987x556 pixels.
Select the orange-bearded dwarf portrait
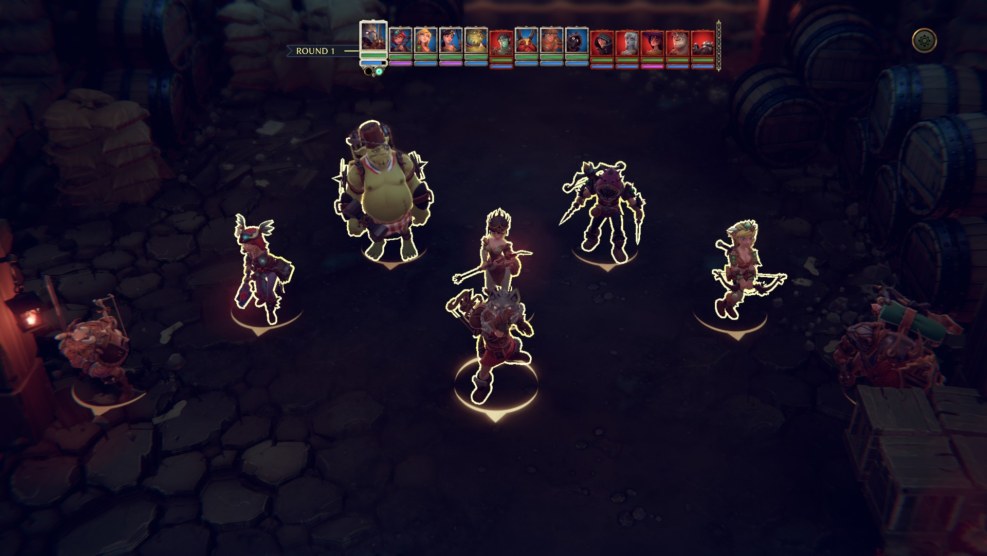(x=552, y=40)
